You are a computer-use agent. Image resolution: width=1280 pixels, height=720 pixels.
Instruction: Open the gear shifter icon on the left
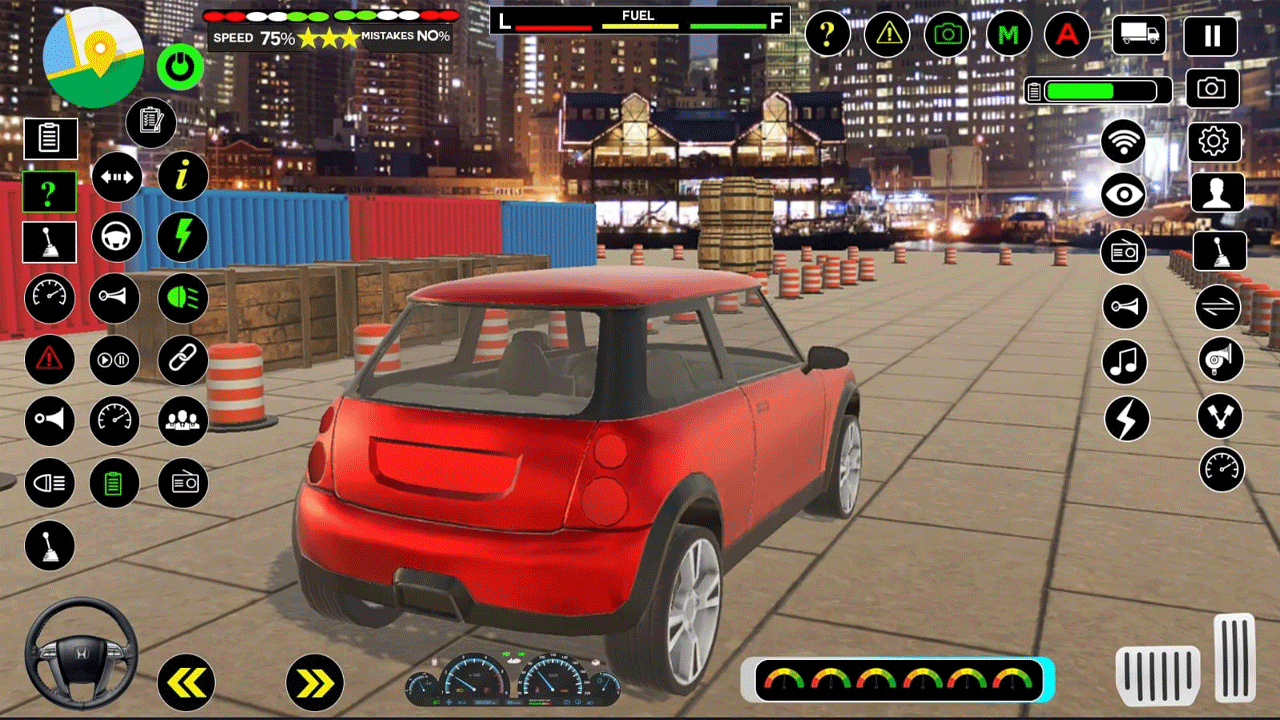49,242
